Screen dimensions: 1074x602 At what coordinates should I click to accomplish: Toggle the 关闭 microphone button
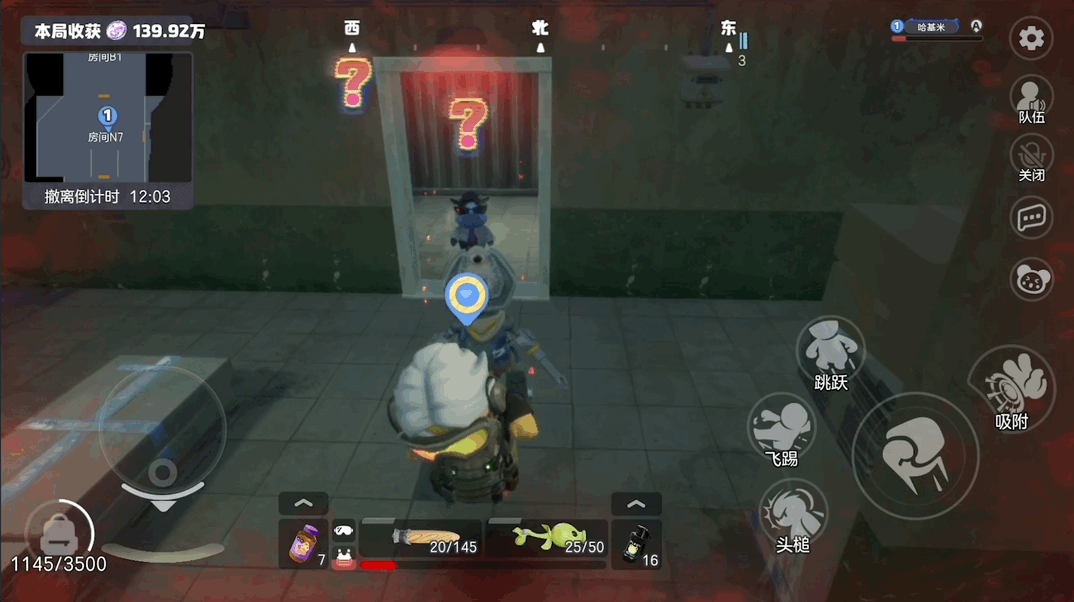pos(1031,158)
